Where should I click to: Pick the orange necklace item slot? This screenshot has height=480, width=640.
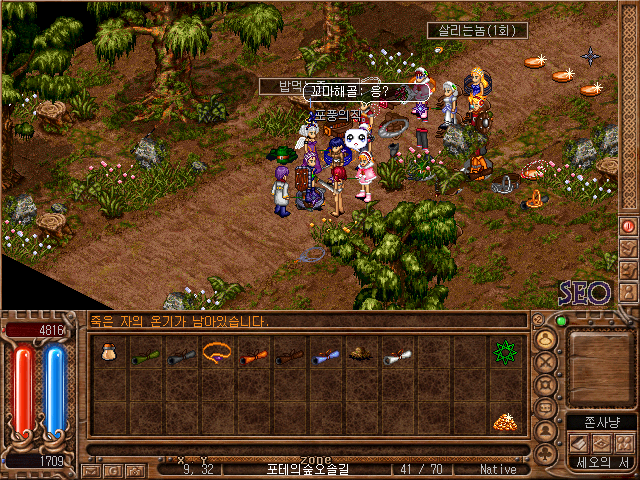[x=218, y=353]
